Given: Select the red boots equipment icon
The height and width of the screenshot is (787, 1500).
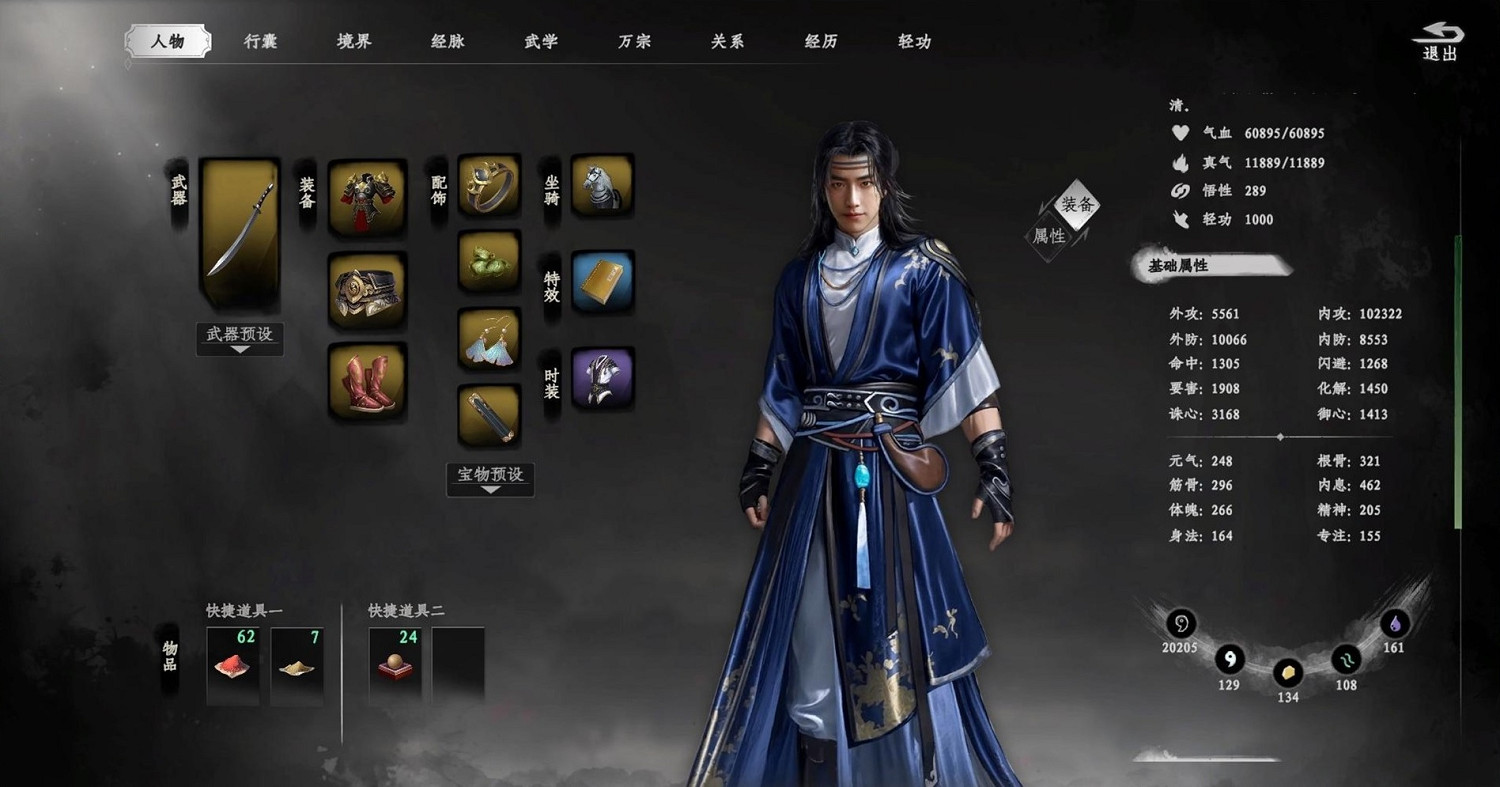Looking at the screenshot, I should 367,383.
